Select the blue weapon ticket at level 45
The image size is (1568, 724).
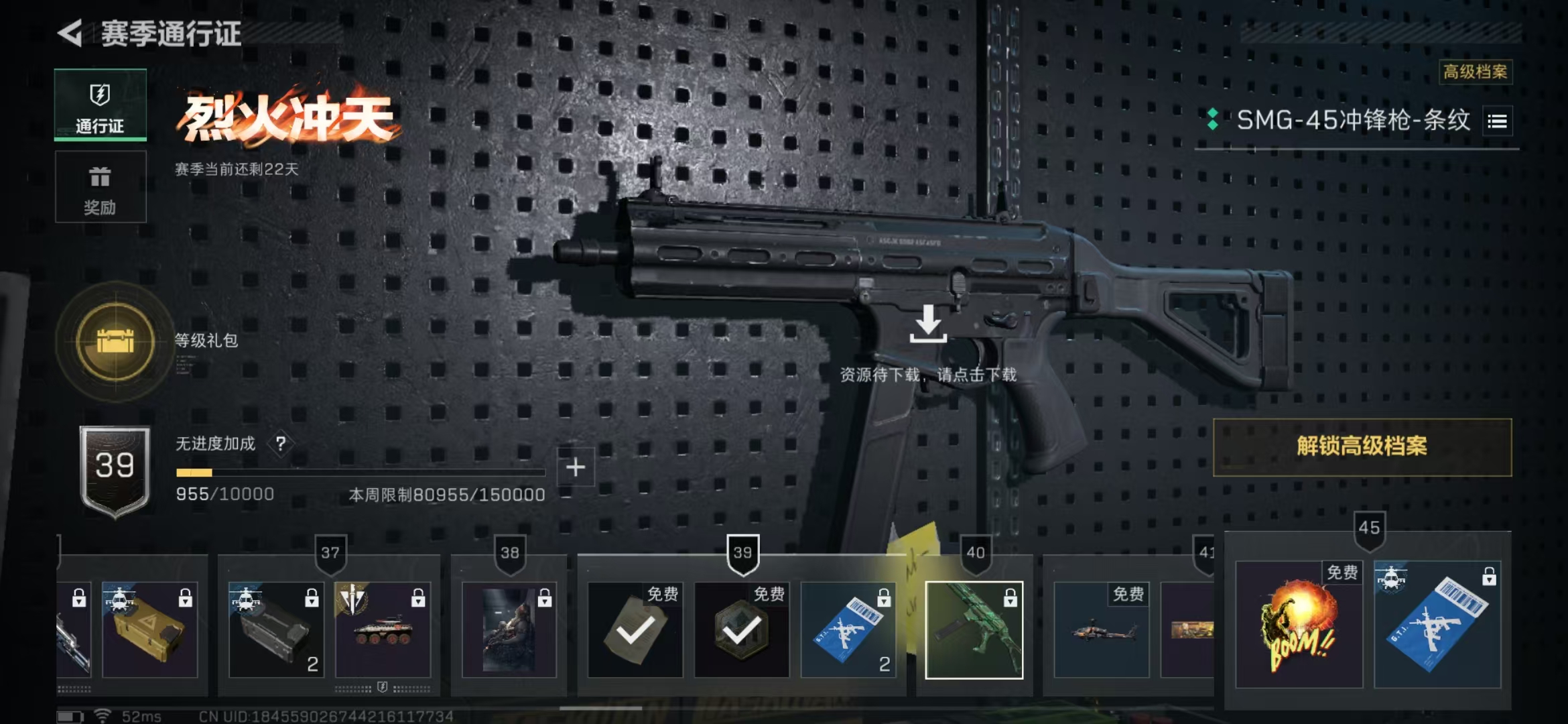(1437, 625)
